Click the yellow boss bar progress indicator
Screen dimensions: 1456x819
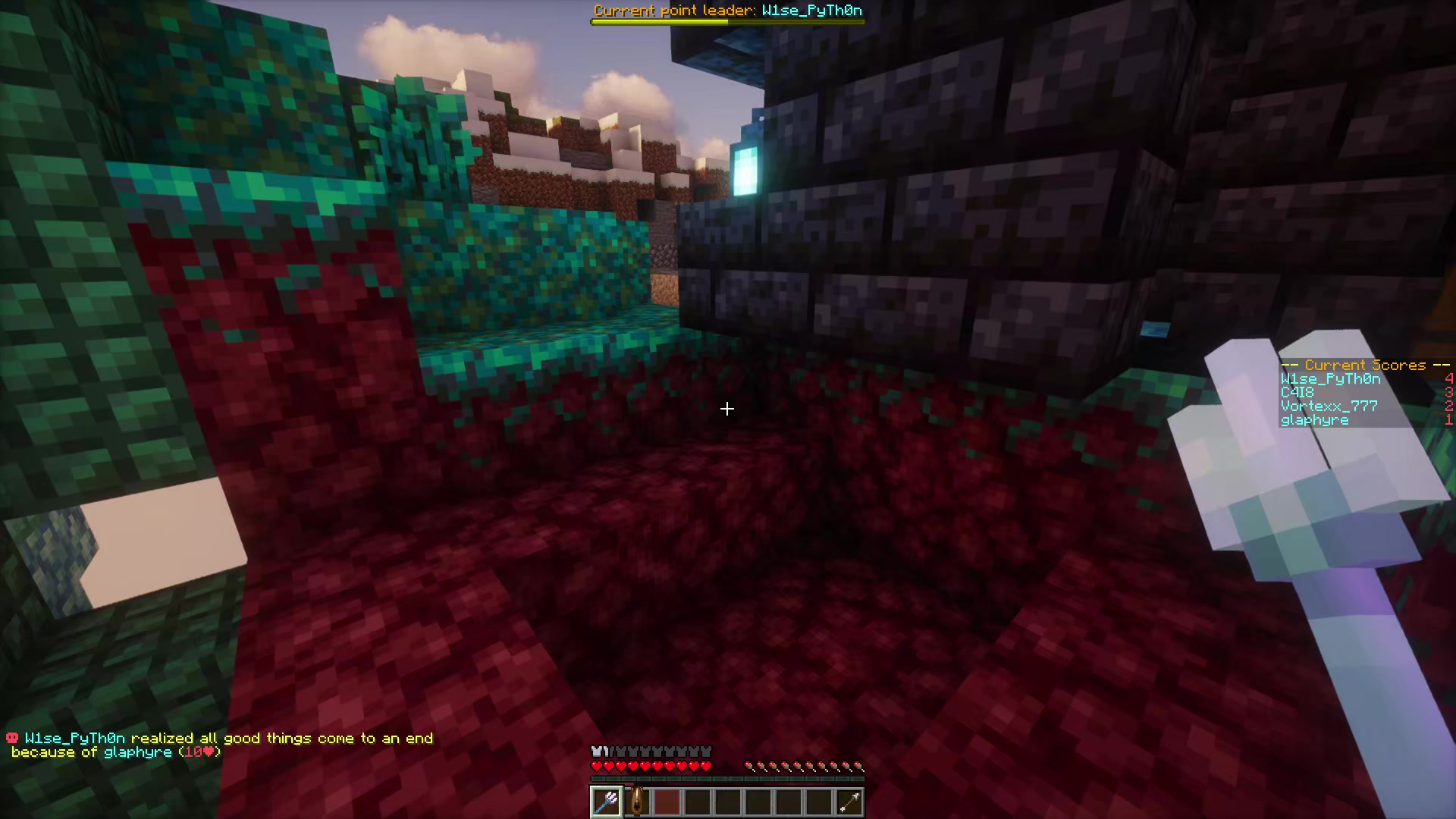[660, 22]
